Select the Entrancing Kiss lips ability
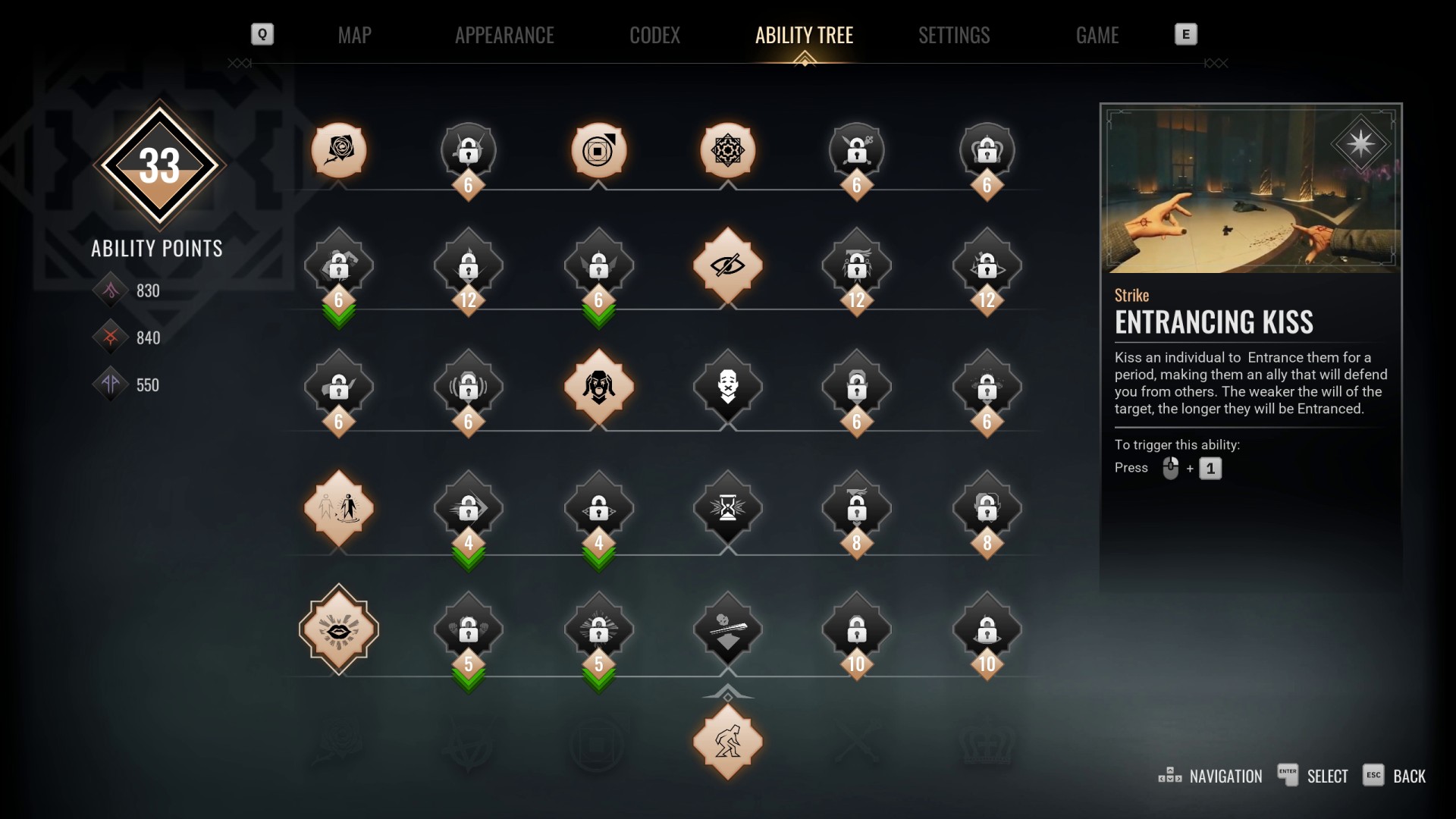The width and height of the screenshot is (1456, 819). 338,629
